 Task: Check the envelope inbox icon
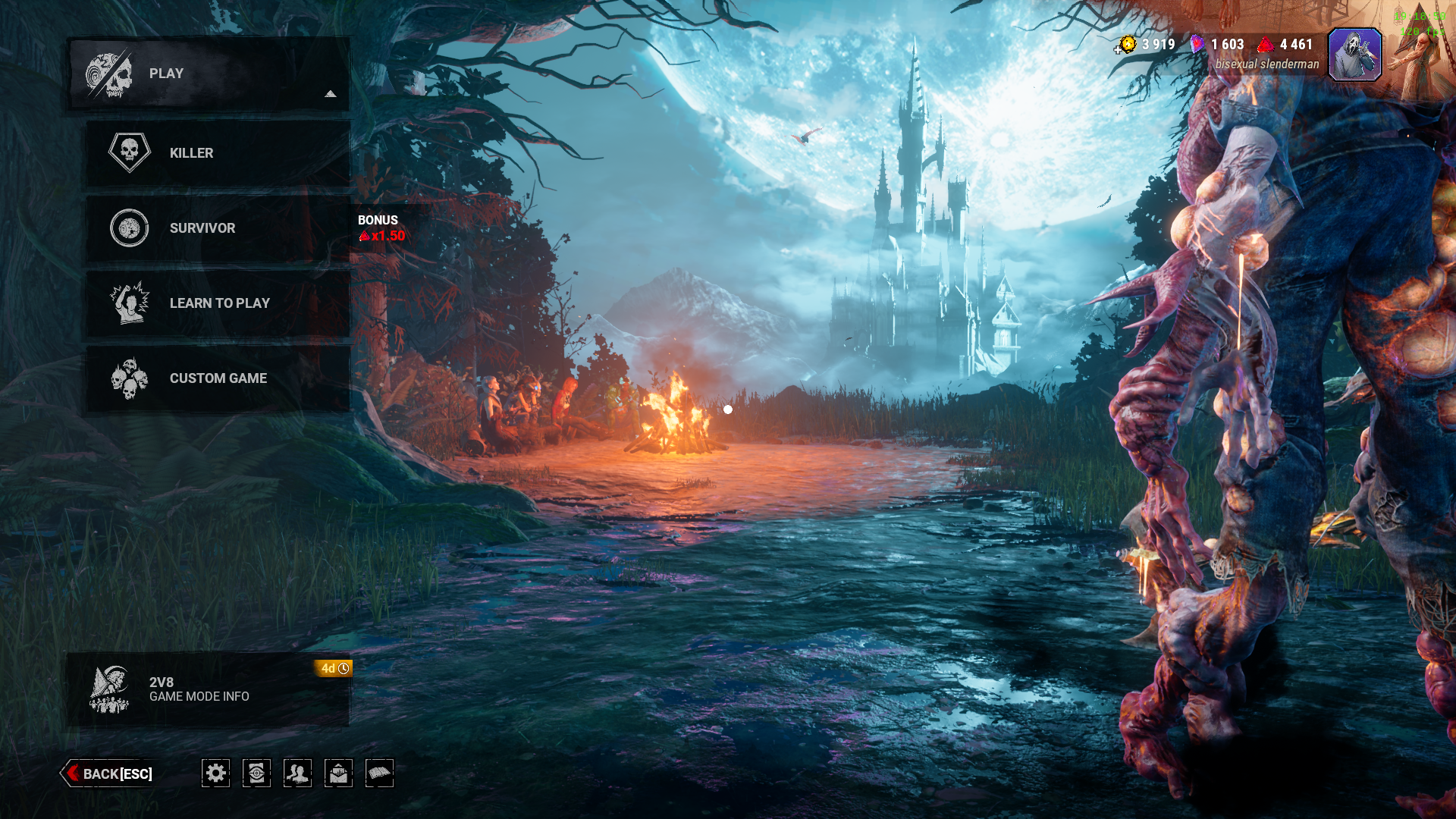338,773
